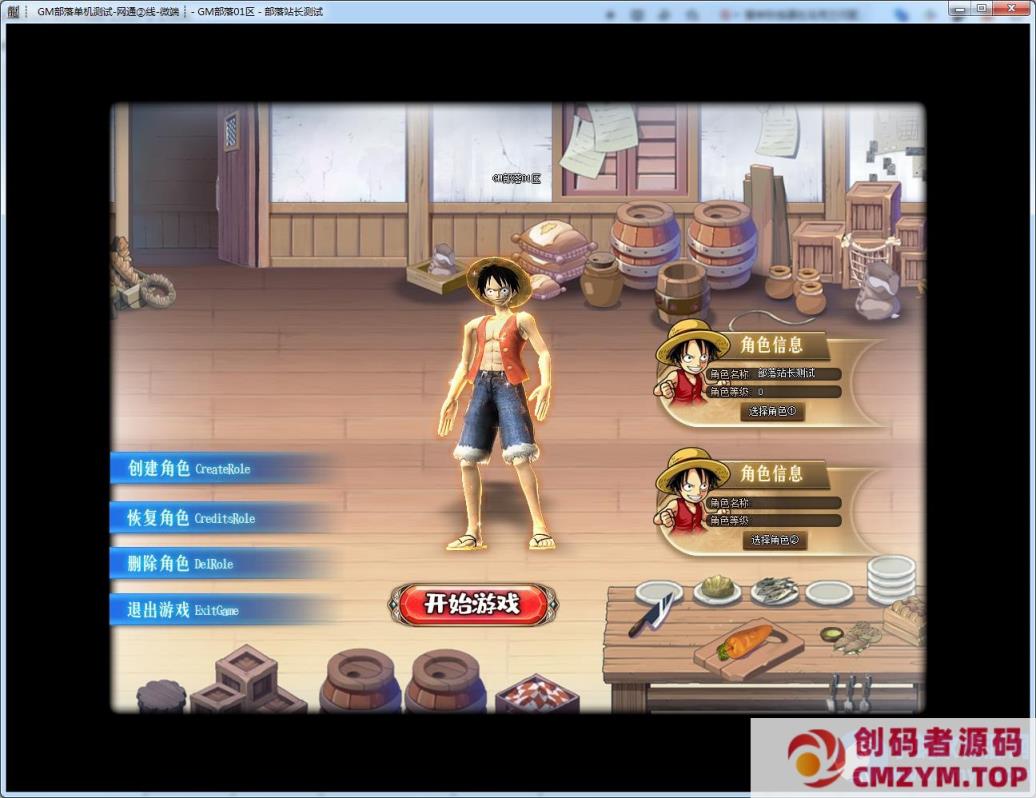Open the 创建角色 CreateRole menu entry
Screen dimensions: 1036x798
tap(190, 469)
